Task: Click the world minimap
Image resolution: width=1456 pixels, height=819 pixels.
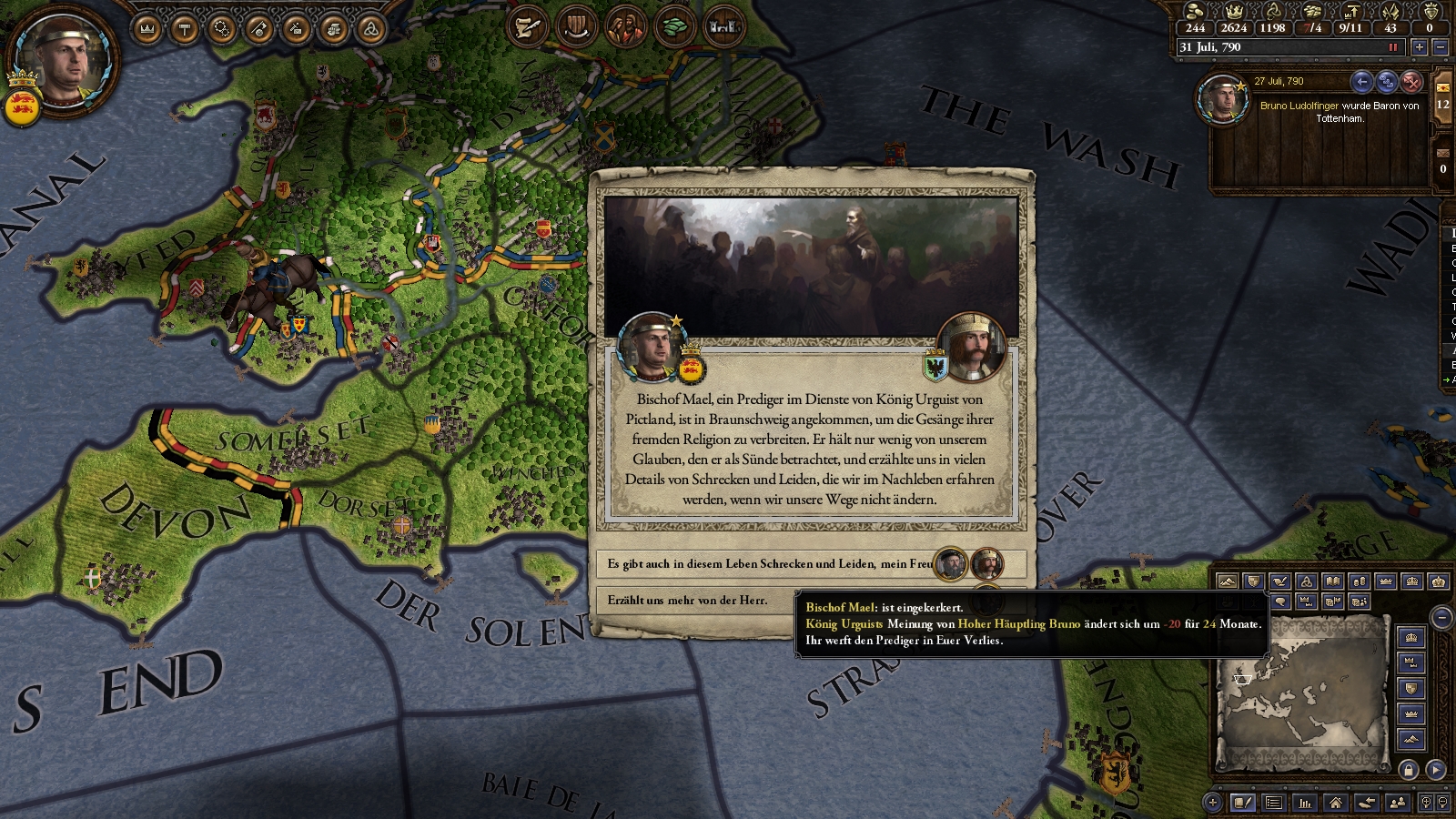Action: (x=1301, y=692)
